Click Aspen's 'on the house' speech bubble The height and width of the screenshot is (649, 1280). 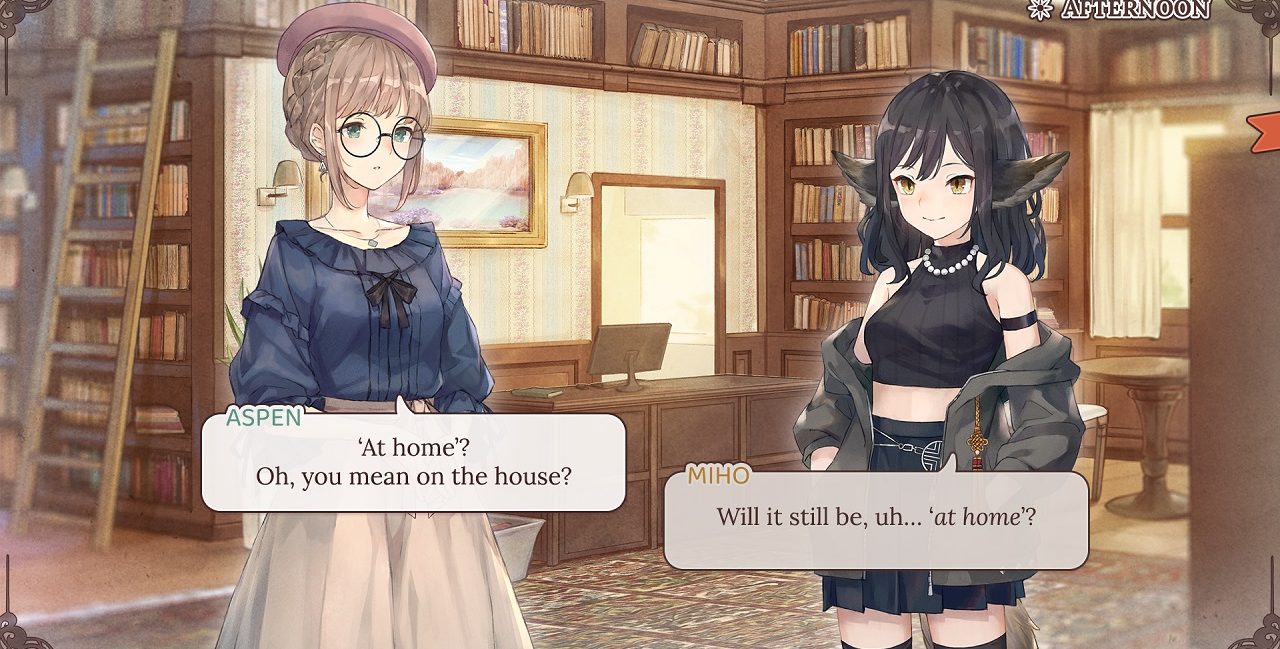coord(413,462)
